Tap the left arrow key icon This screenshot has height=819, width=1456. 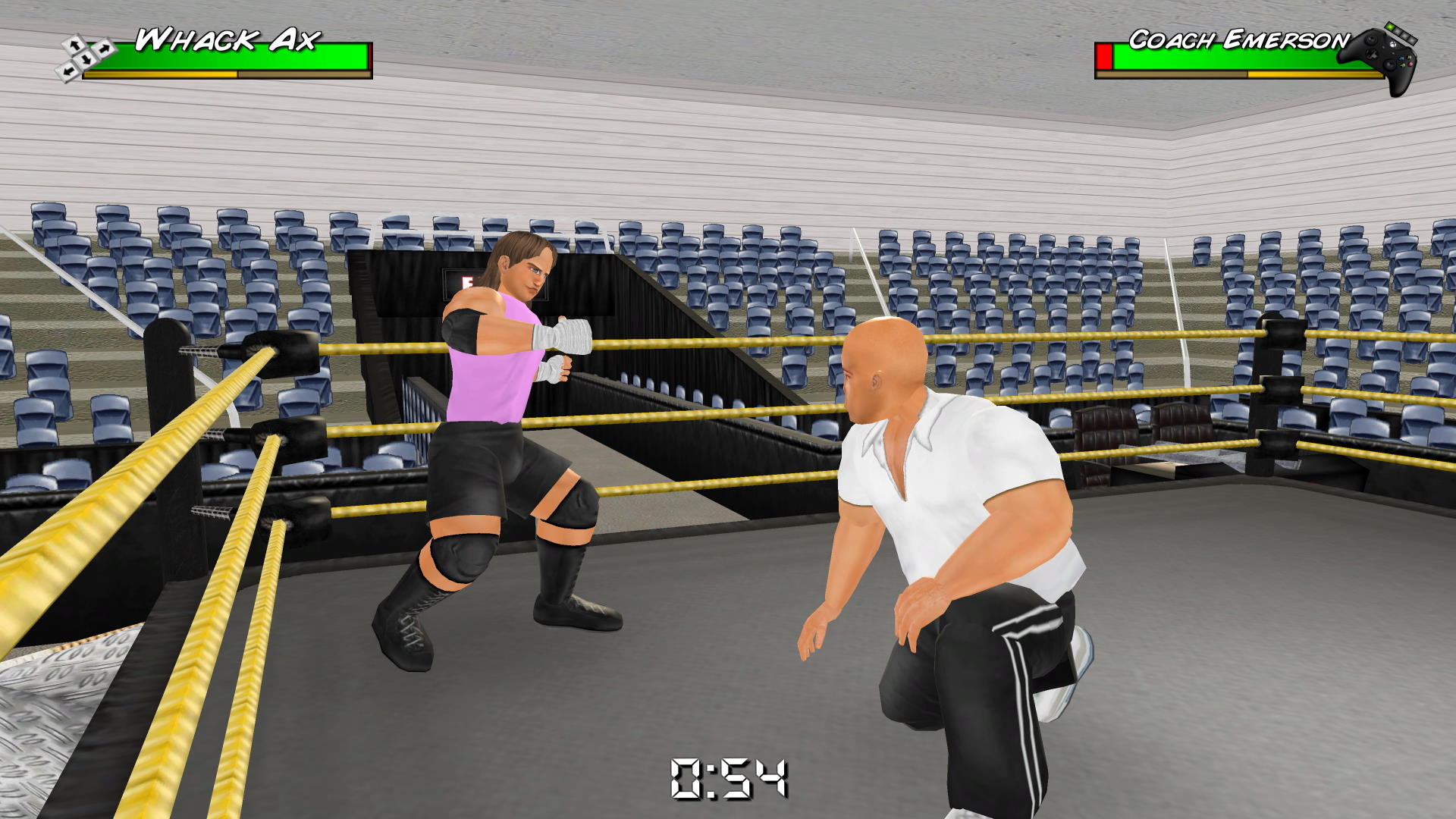click(68, 71)
